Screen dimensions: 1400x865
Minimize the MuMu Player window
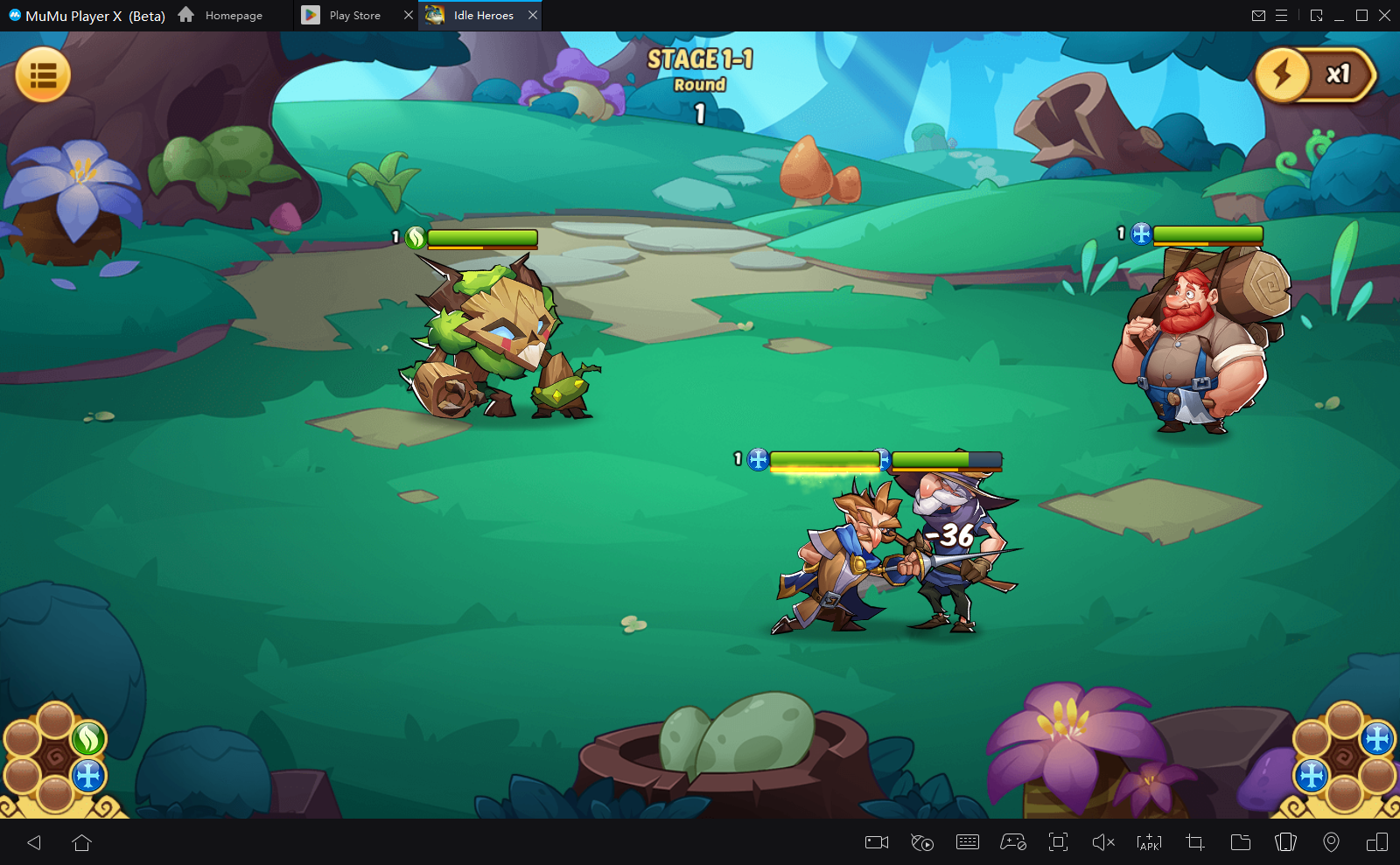click(1339, 15)
